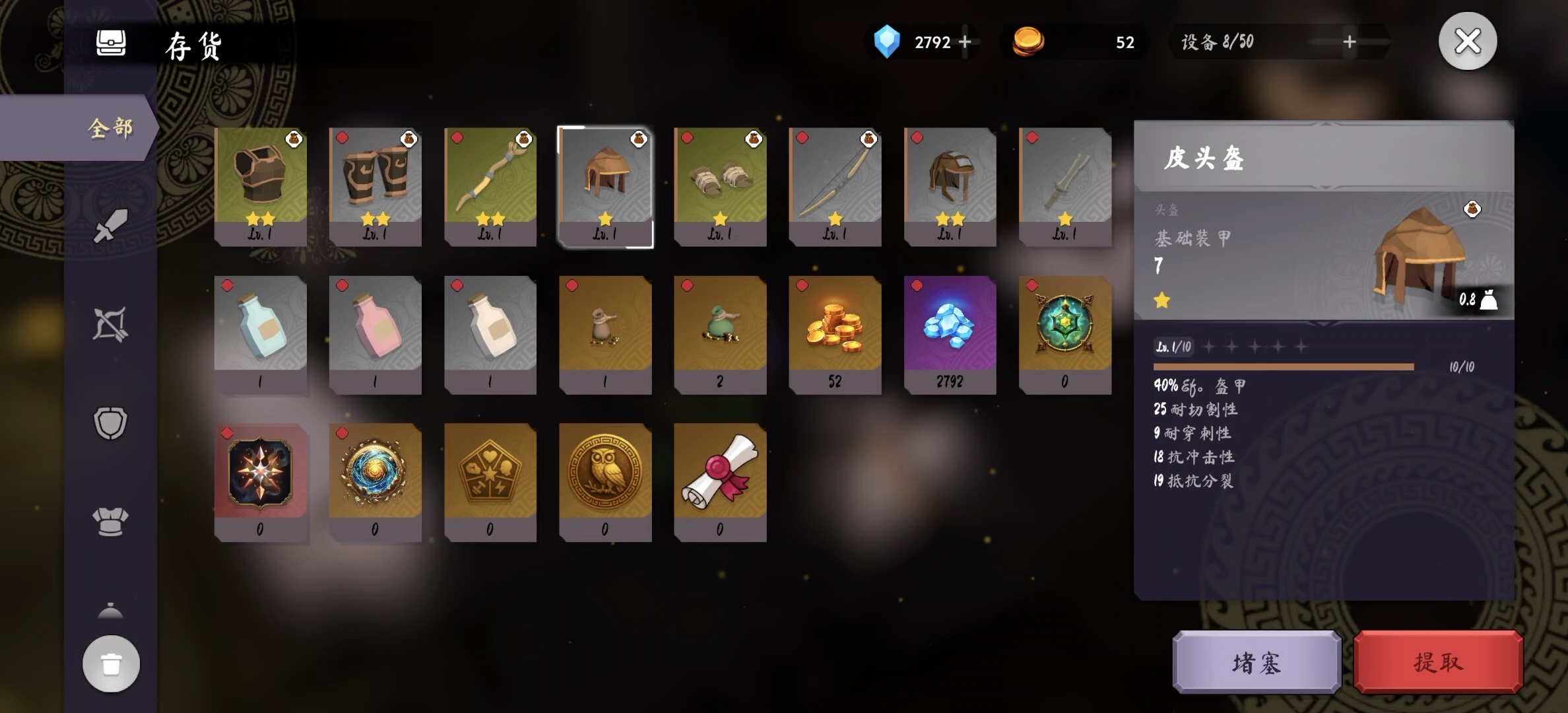
Task: Select the blue crystal gems slot
Action: (x=950, y=334)
